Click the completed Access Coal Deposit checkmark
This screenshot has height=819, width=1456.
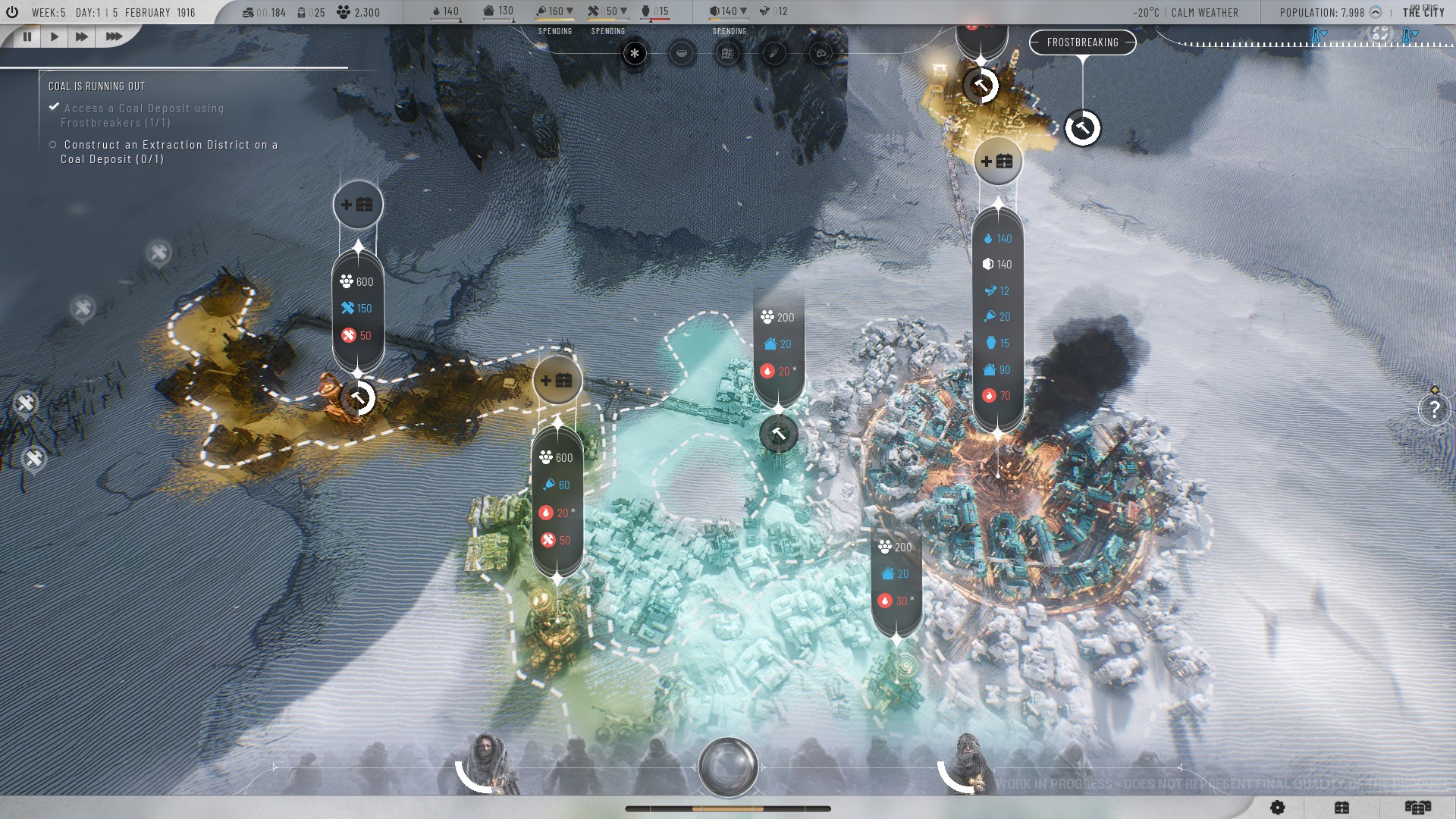[52, 108]
